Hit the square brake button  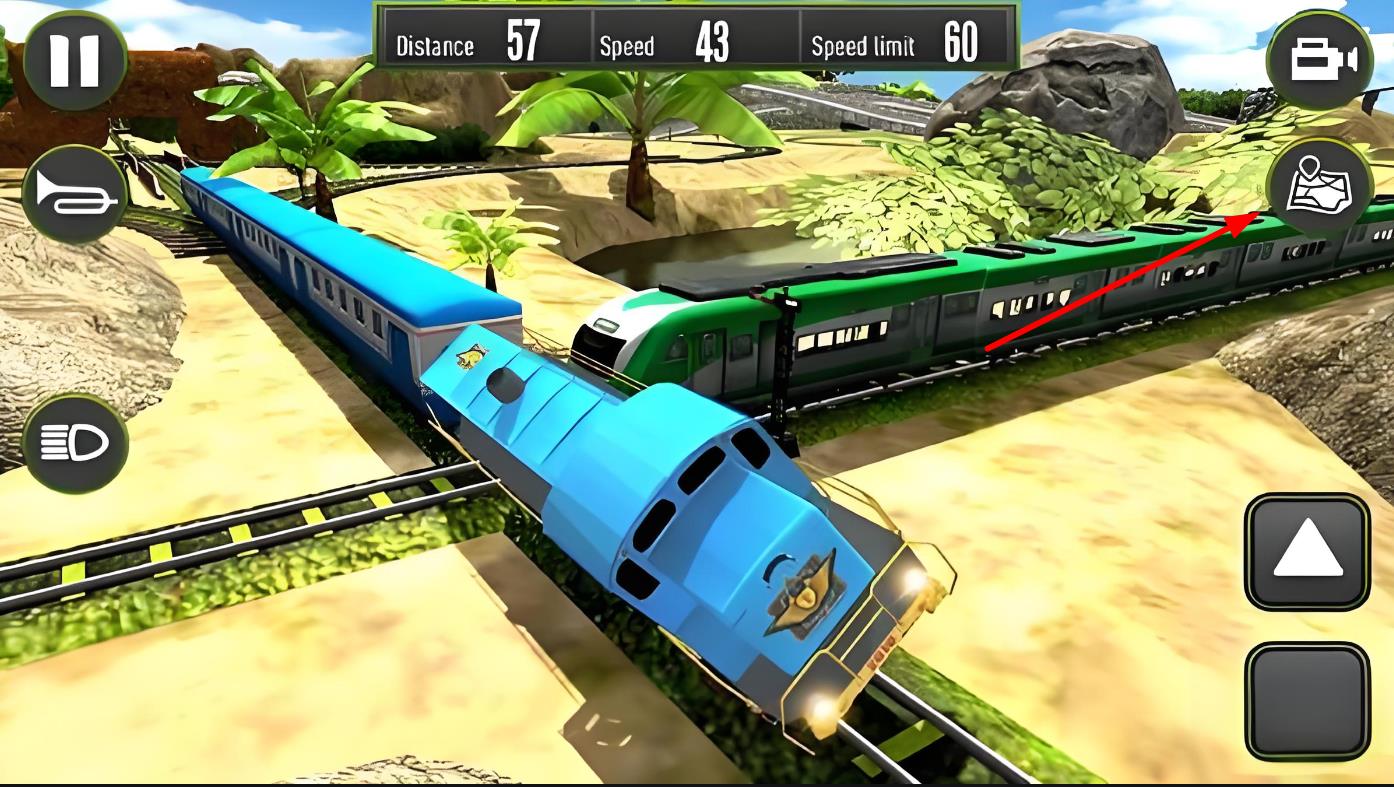[x=1306, y=700]
